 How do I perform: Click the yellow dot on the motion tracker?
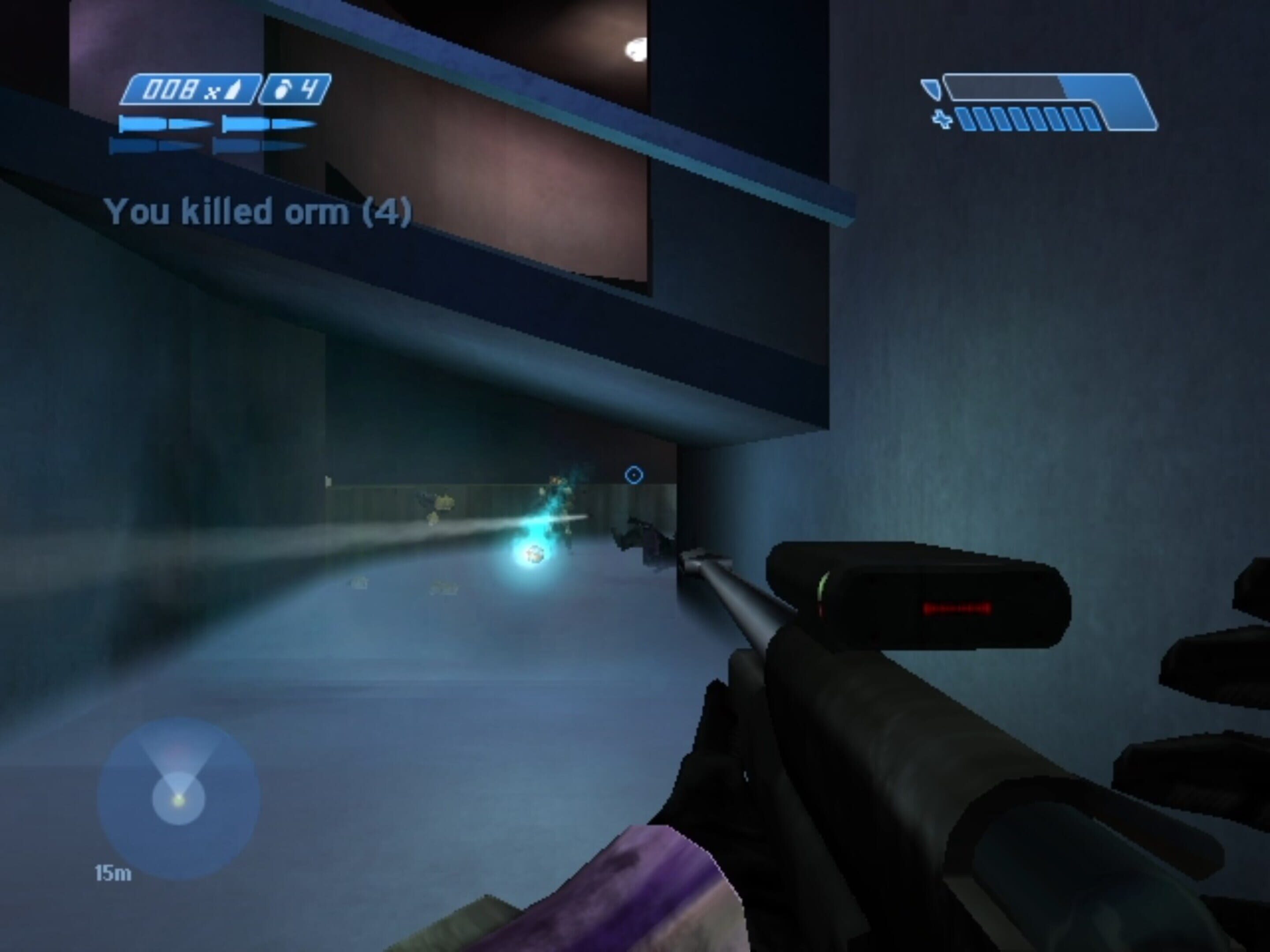(179, 801)
